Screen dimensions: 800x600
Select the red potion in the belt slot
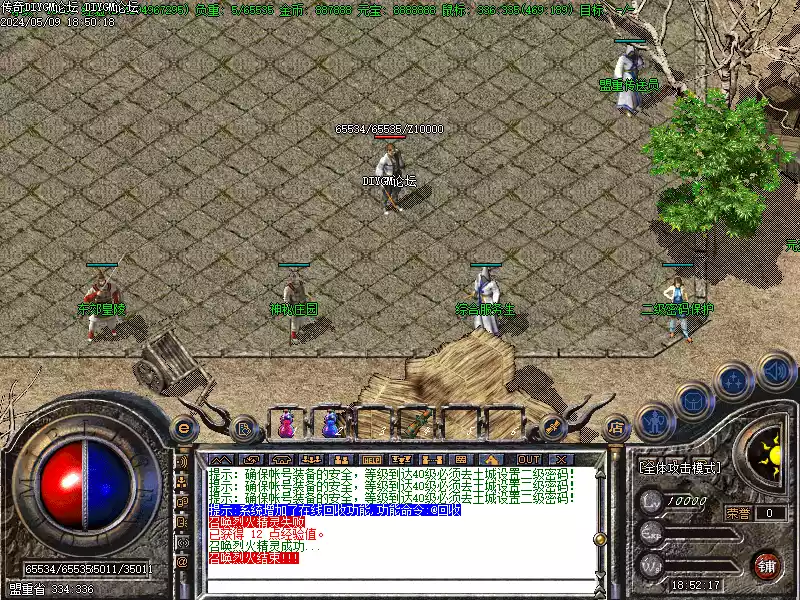287,424
